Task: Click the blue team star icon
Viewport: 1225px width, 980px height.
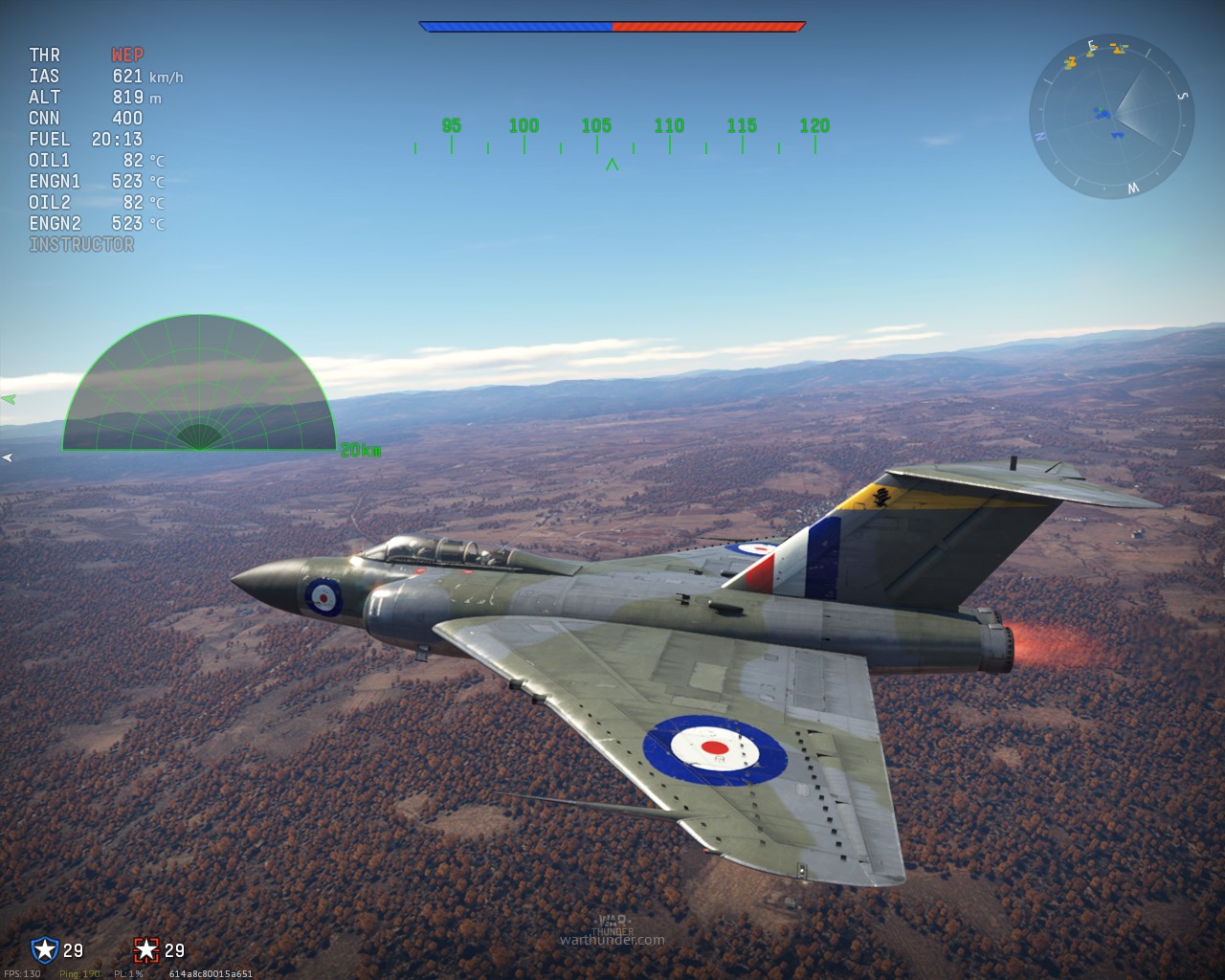Action: (x=44, y=949)
